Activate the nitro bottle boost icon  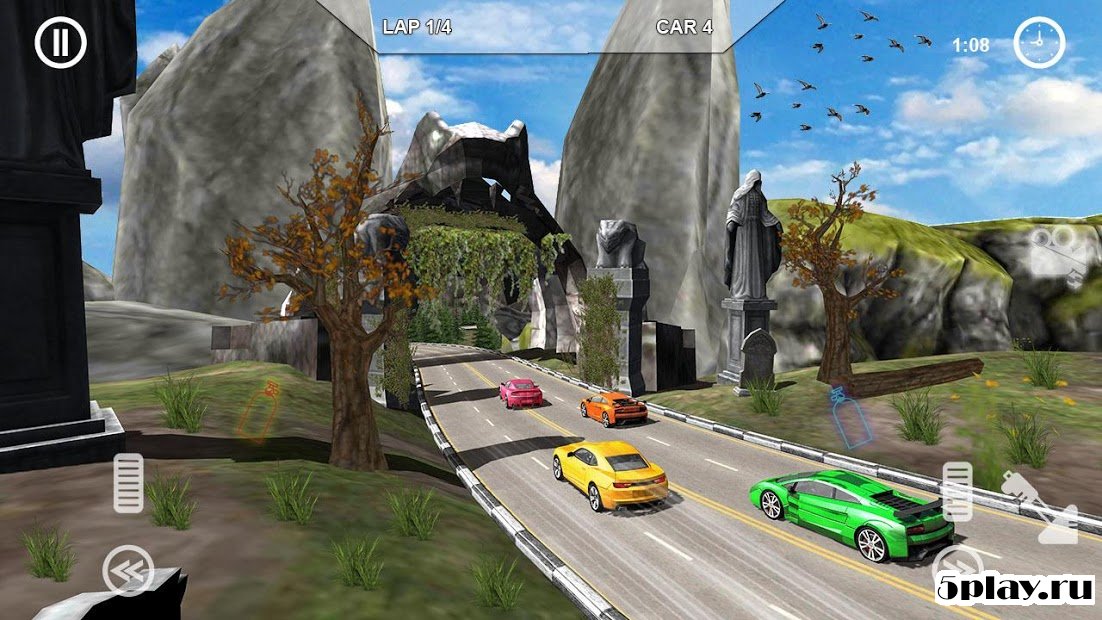click(1040, 507)
